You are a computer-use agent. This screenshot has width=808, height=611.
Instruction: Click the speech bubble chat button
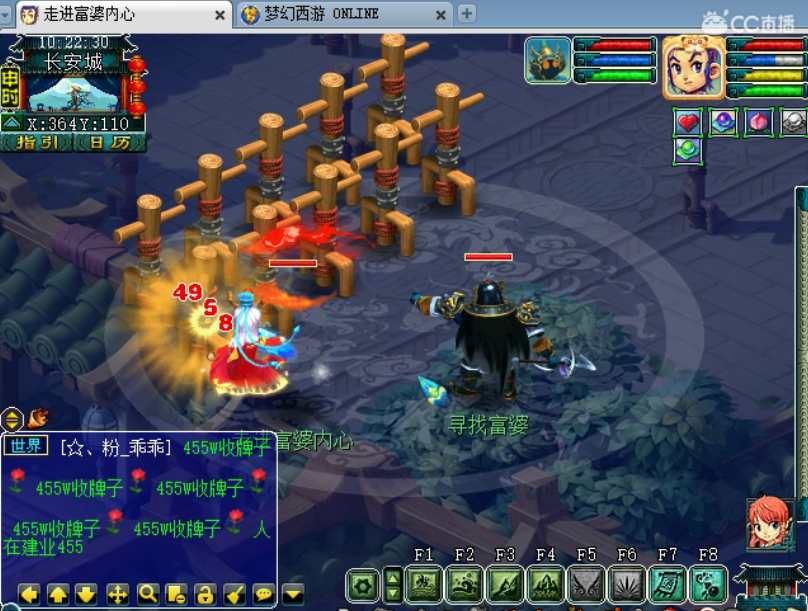pos(263,594)
